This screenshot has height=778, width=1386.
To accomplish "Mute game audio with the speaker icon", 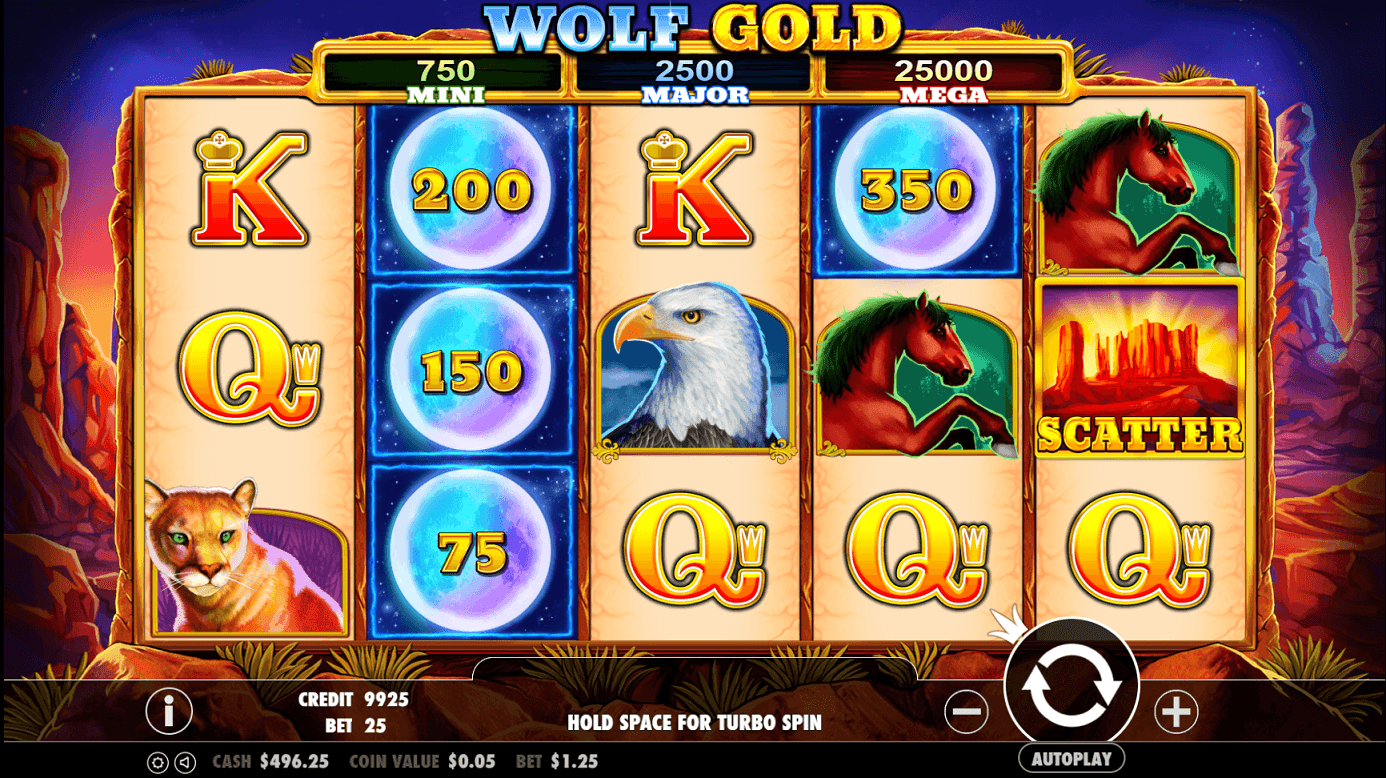I will 184,762.
